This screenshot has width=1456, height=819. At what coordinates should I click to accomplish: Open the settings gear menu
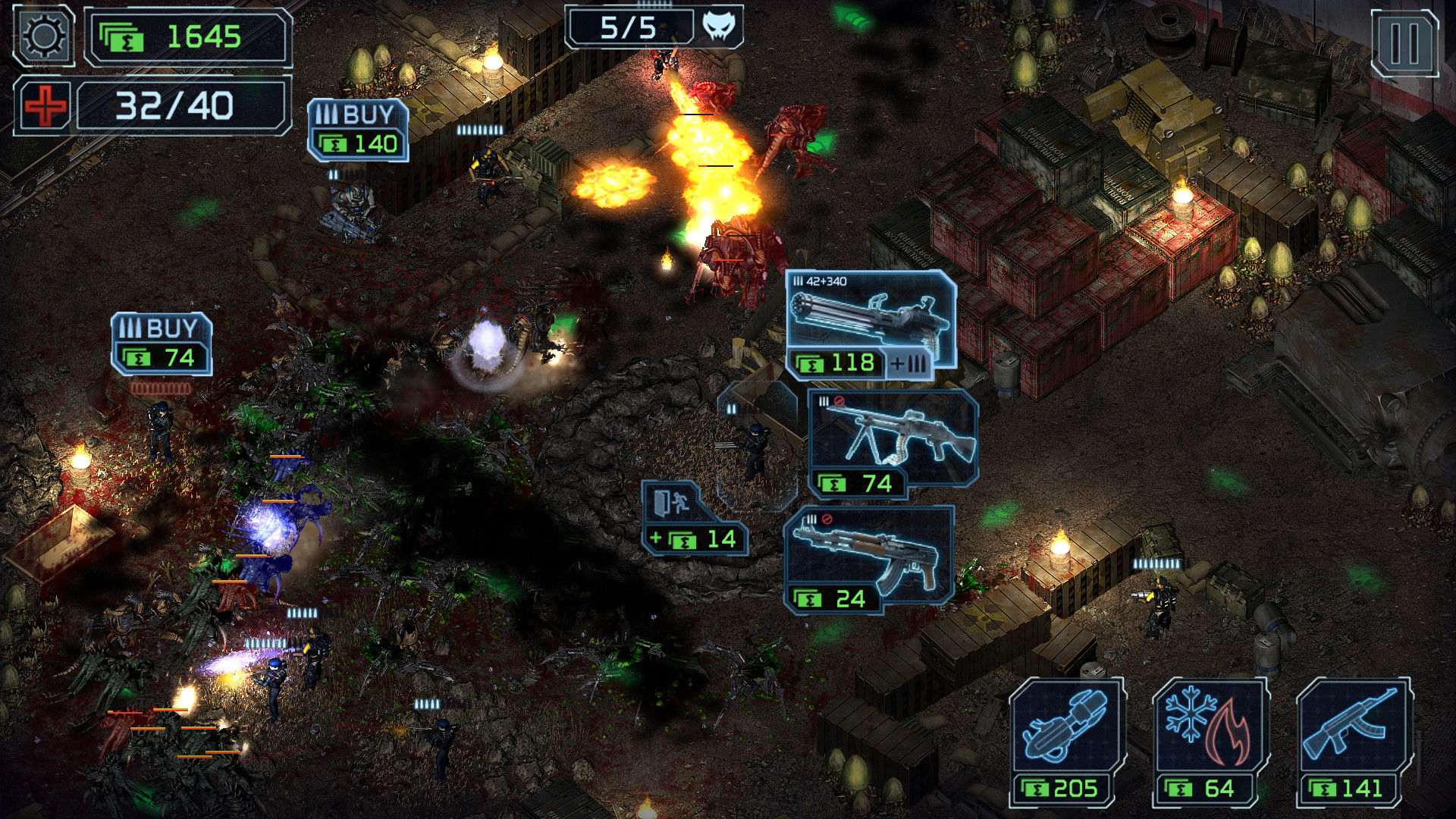43,34
